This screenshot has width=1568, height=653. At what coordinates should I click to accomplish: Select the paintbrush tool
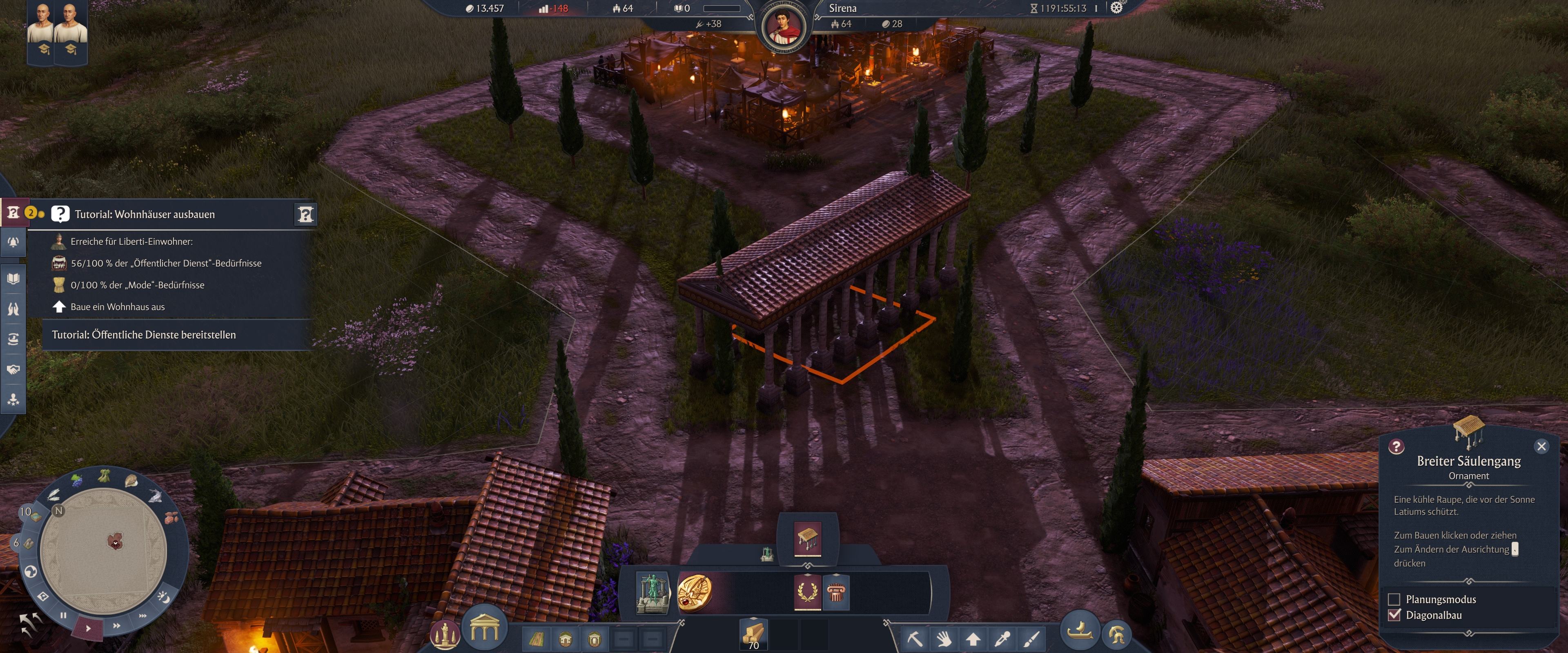click(1031, 638)
